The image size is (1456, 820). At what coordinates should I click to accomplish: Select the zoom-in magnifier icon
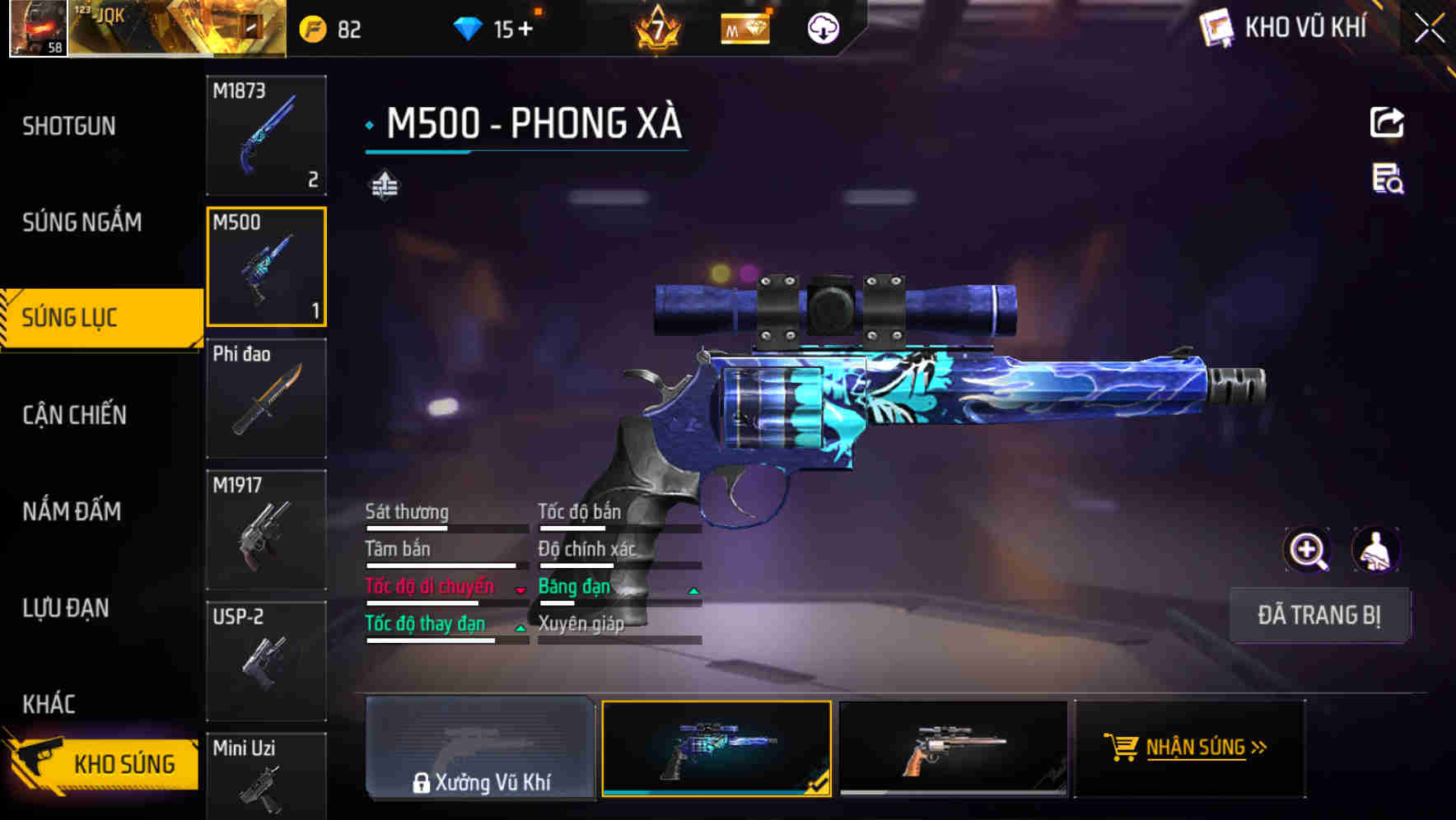point(1308,549)
